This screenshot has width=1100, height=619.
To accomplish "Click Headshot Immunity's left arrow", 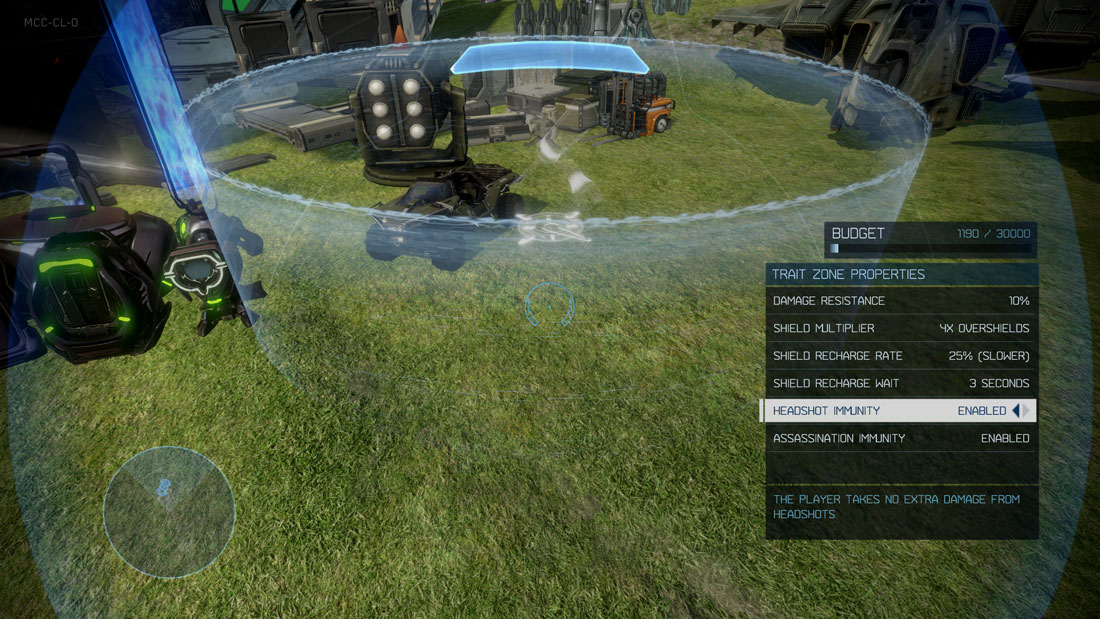I will (x=1016, y=411).
